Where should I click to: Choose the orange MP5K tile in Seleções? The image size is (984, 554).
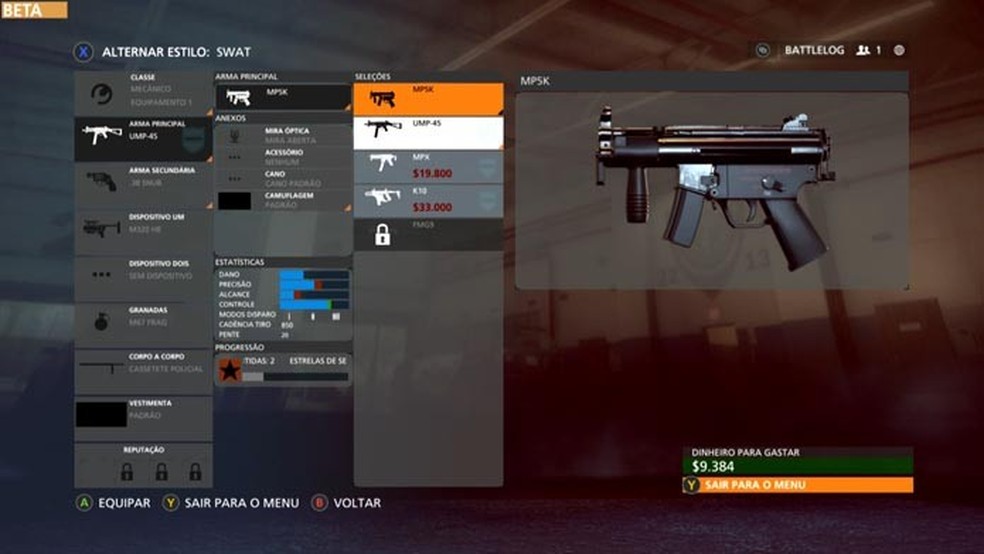428,99
